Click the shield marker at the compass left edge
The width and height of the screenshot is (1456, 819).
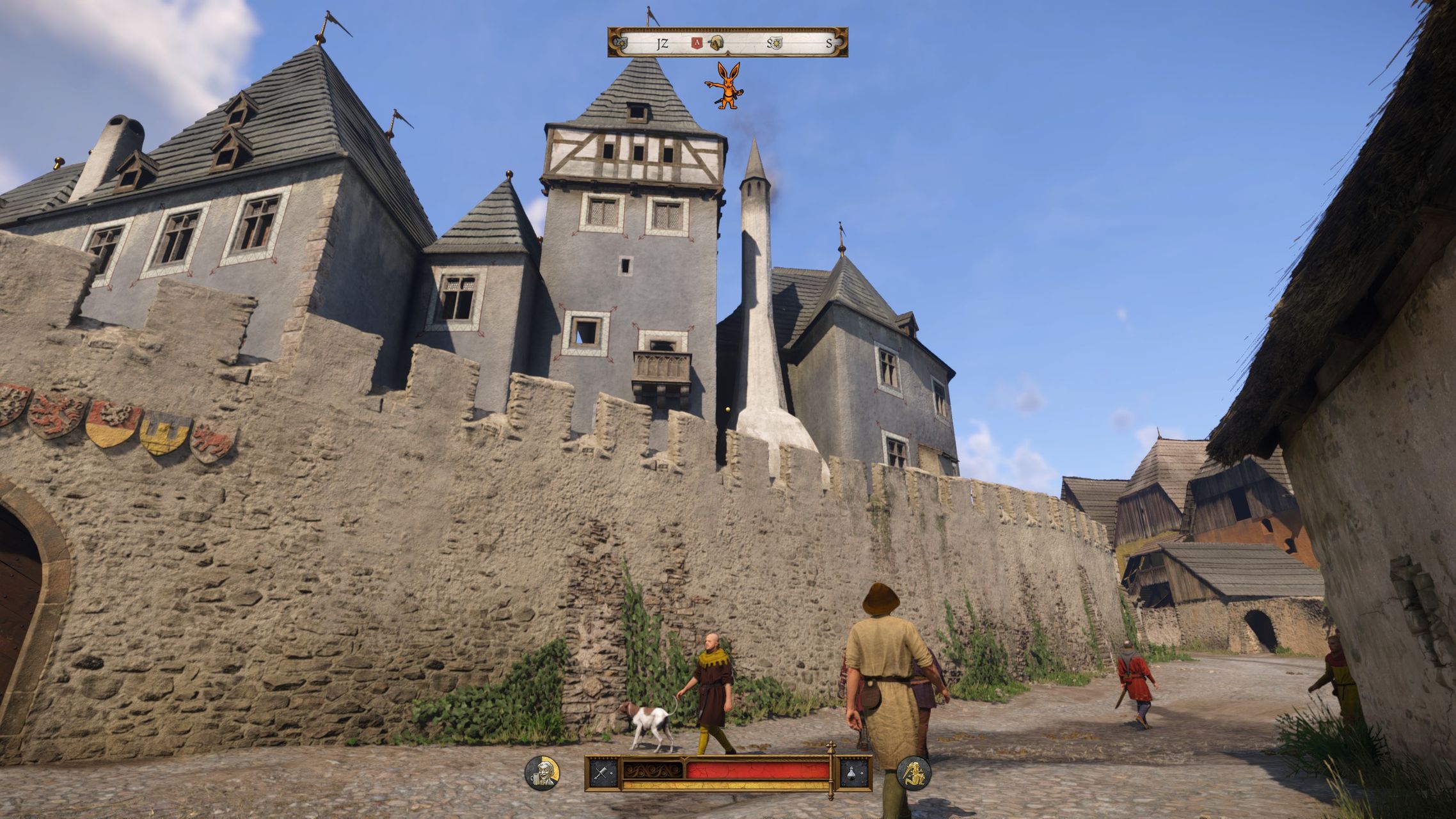[x=621, y=43]
